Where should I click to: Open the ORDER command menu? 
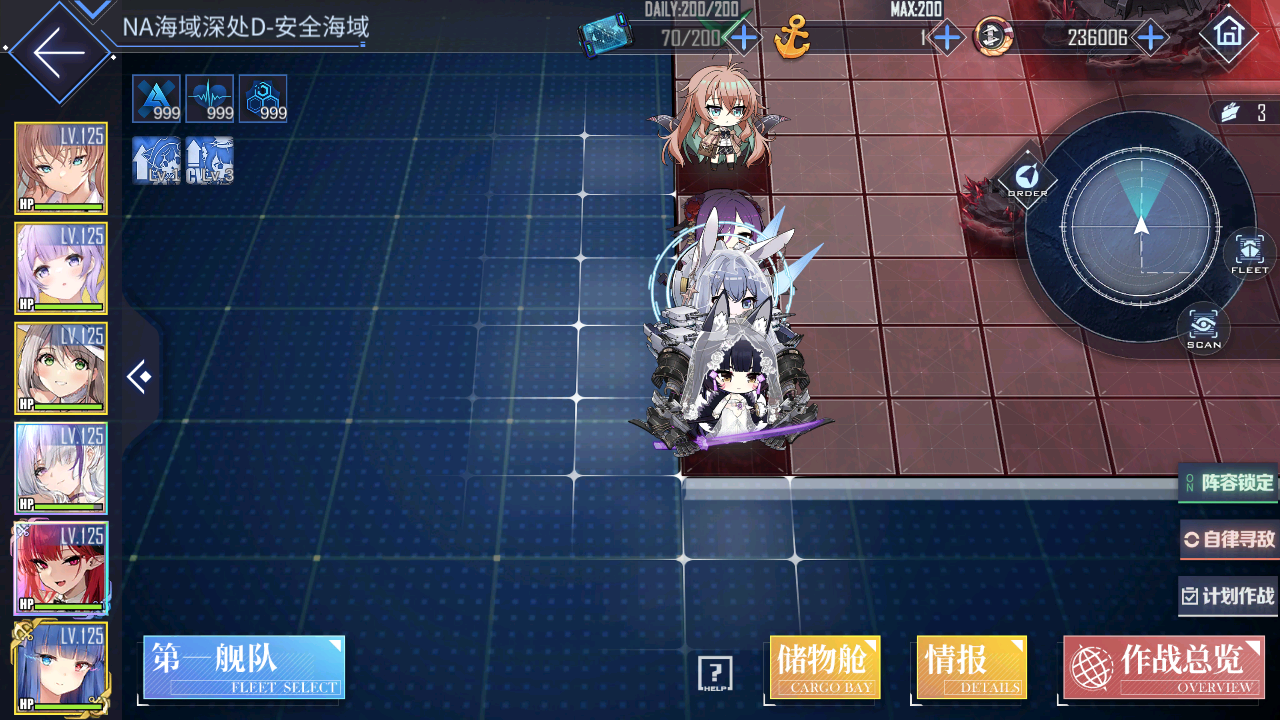[1027, 178]
